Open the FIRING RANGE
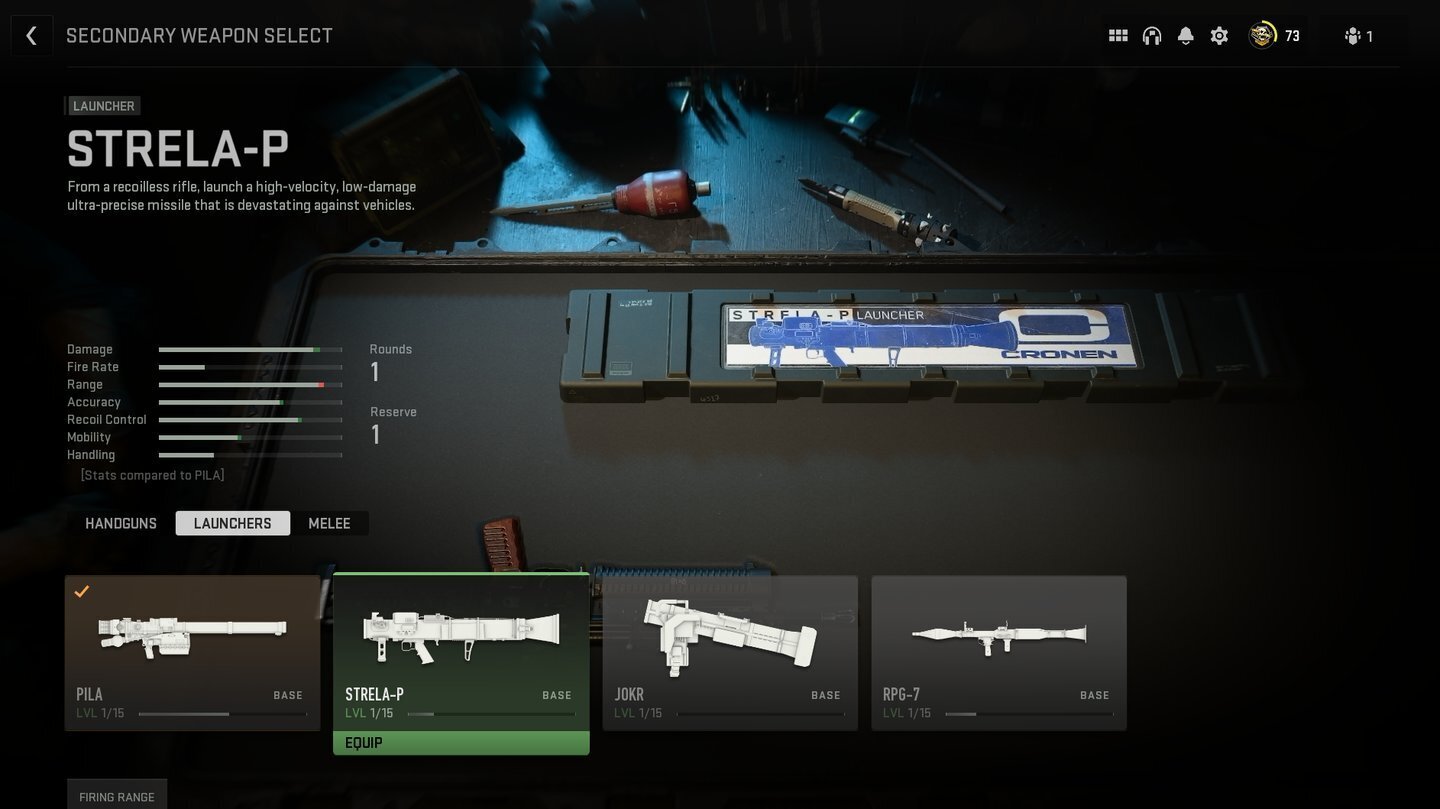The width and height of the screenshot is (1440, 809). (117, 796)
